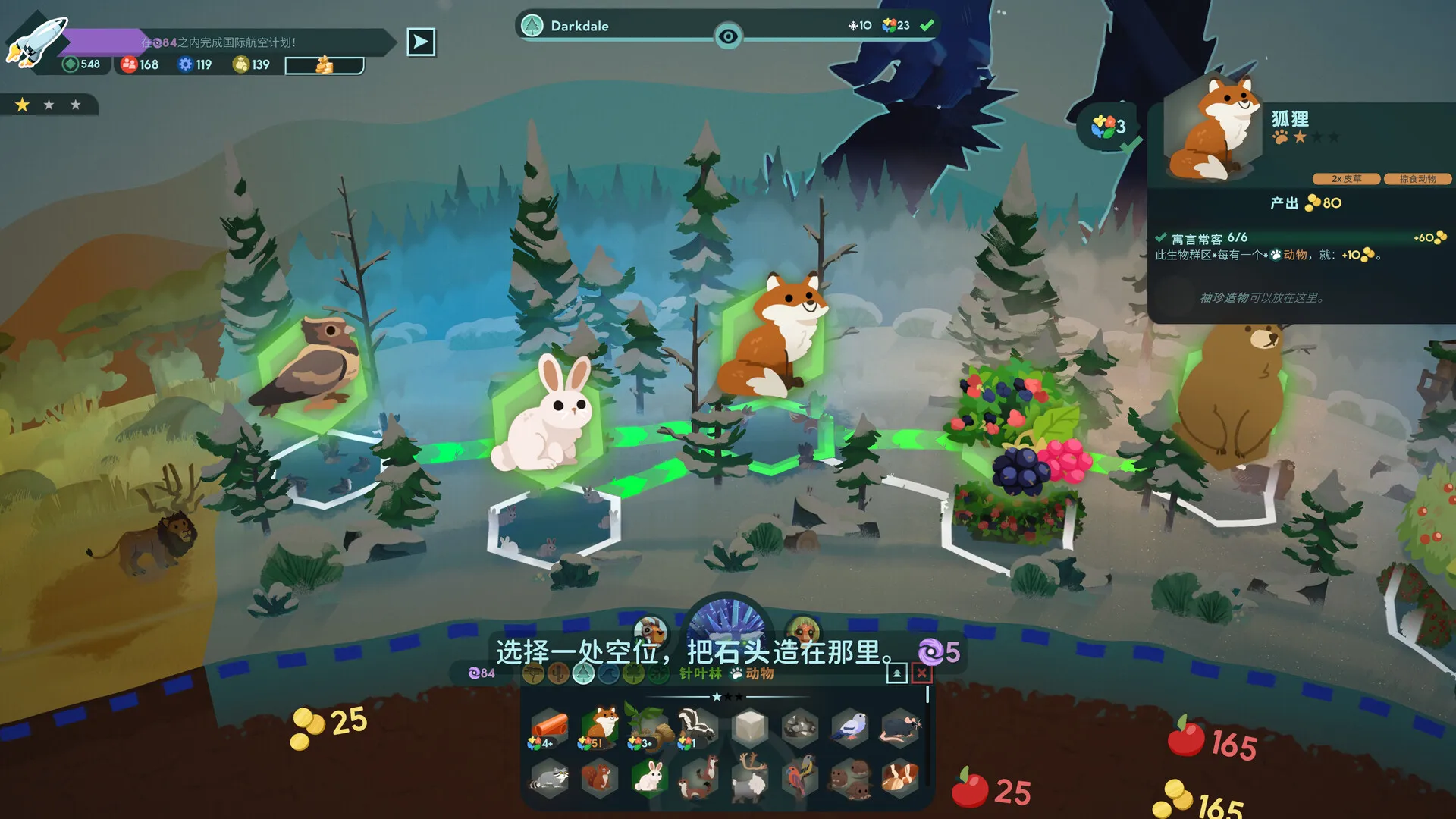Toggle the two-star filter in the item panel
This screenshot has height=819, width=1456.
point(729,695)
